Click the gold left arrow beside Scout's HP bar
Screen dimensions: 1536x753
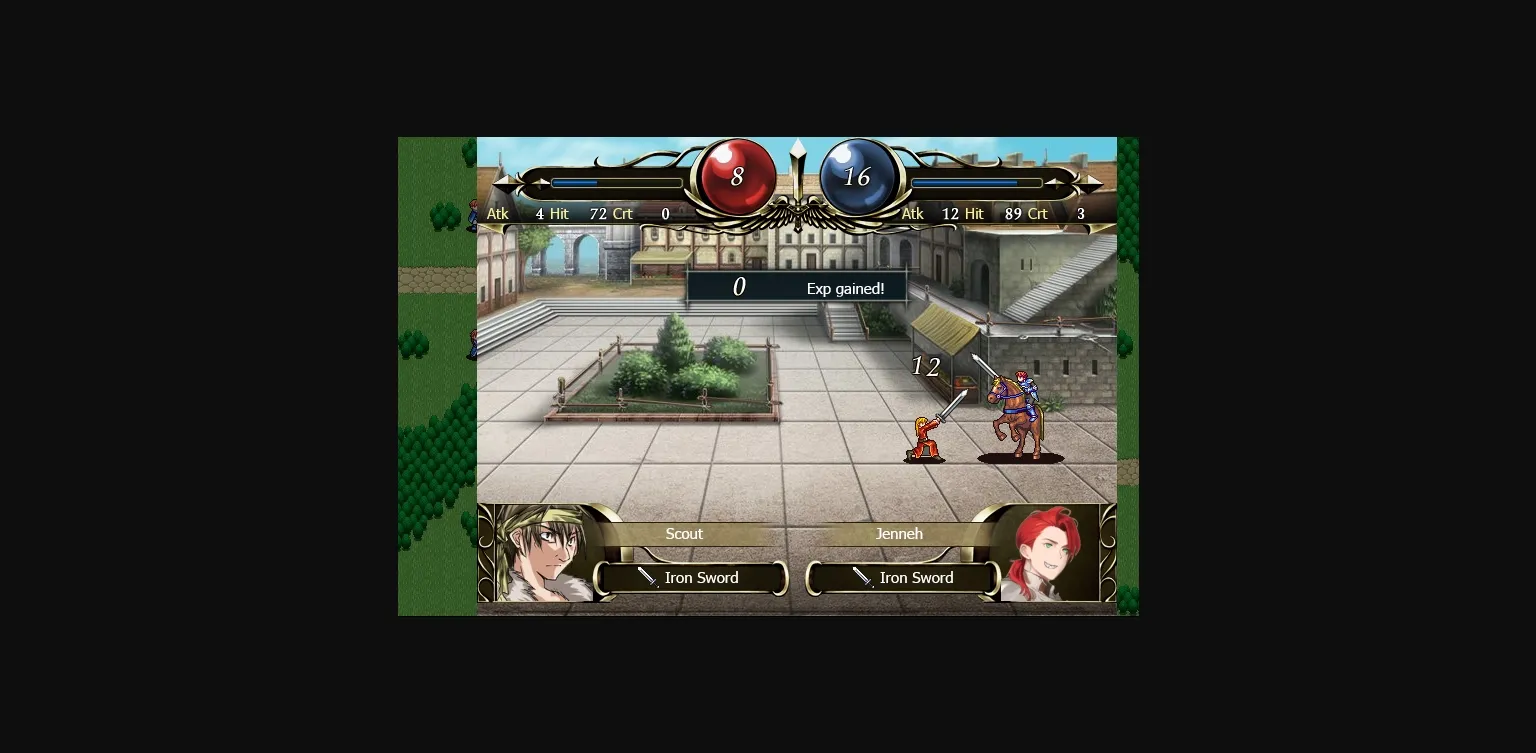click(508, 182)
